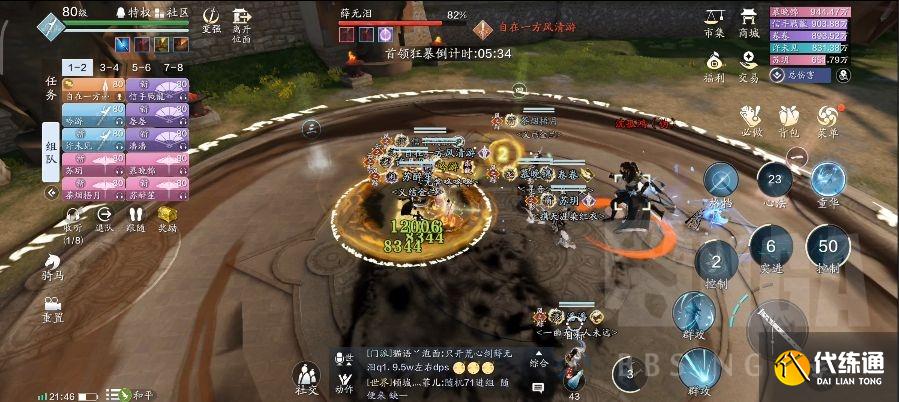Viewport: 899px width, 402px height.
Task: Switch to party tab 7-8
Action: click(173, 67)
